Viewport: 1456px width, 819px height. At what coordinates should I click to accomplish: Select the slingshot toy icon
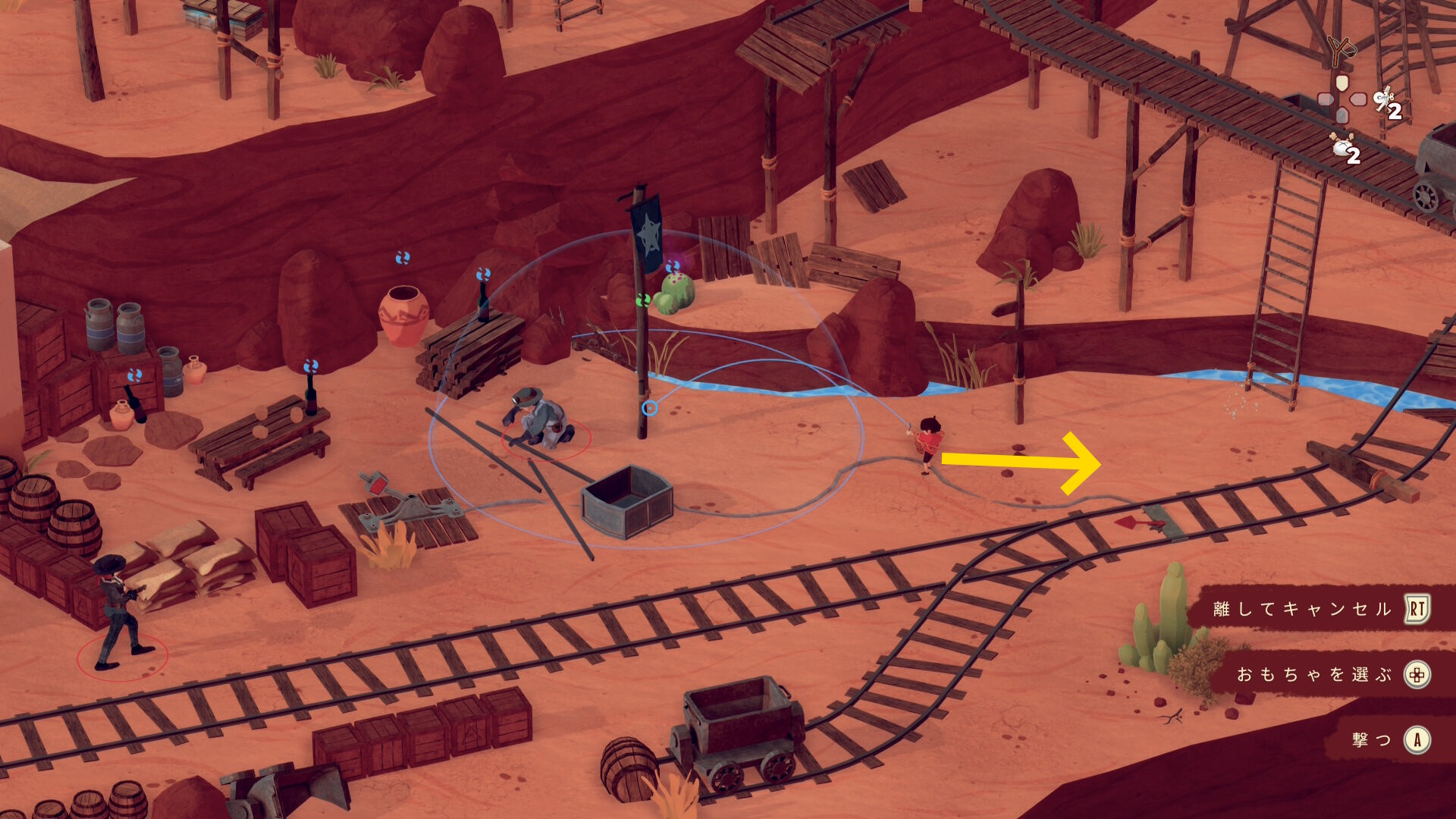tap(1341, 51)
